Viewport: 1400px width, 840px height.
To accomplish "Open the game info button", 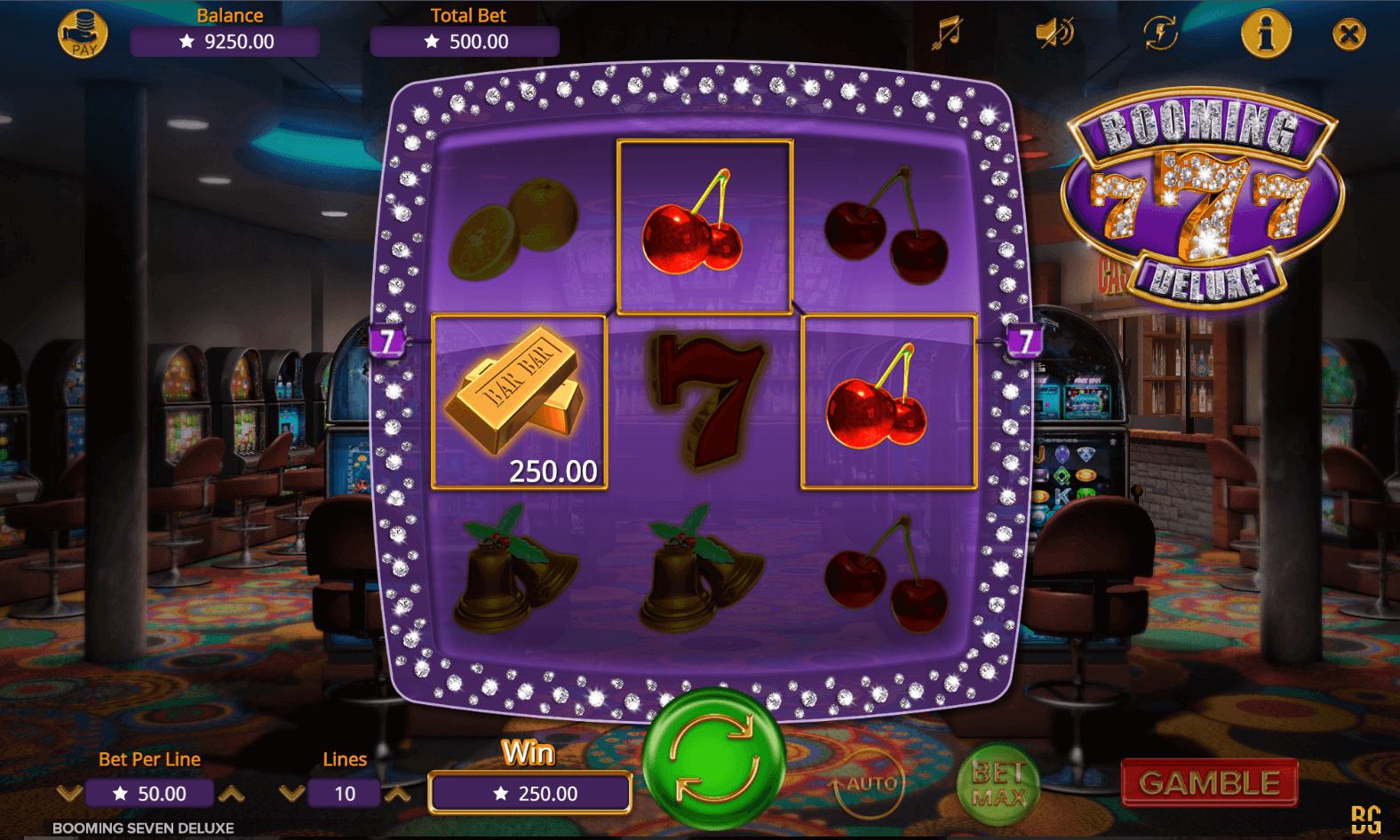I will 1266,34.
